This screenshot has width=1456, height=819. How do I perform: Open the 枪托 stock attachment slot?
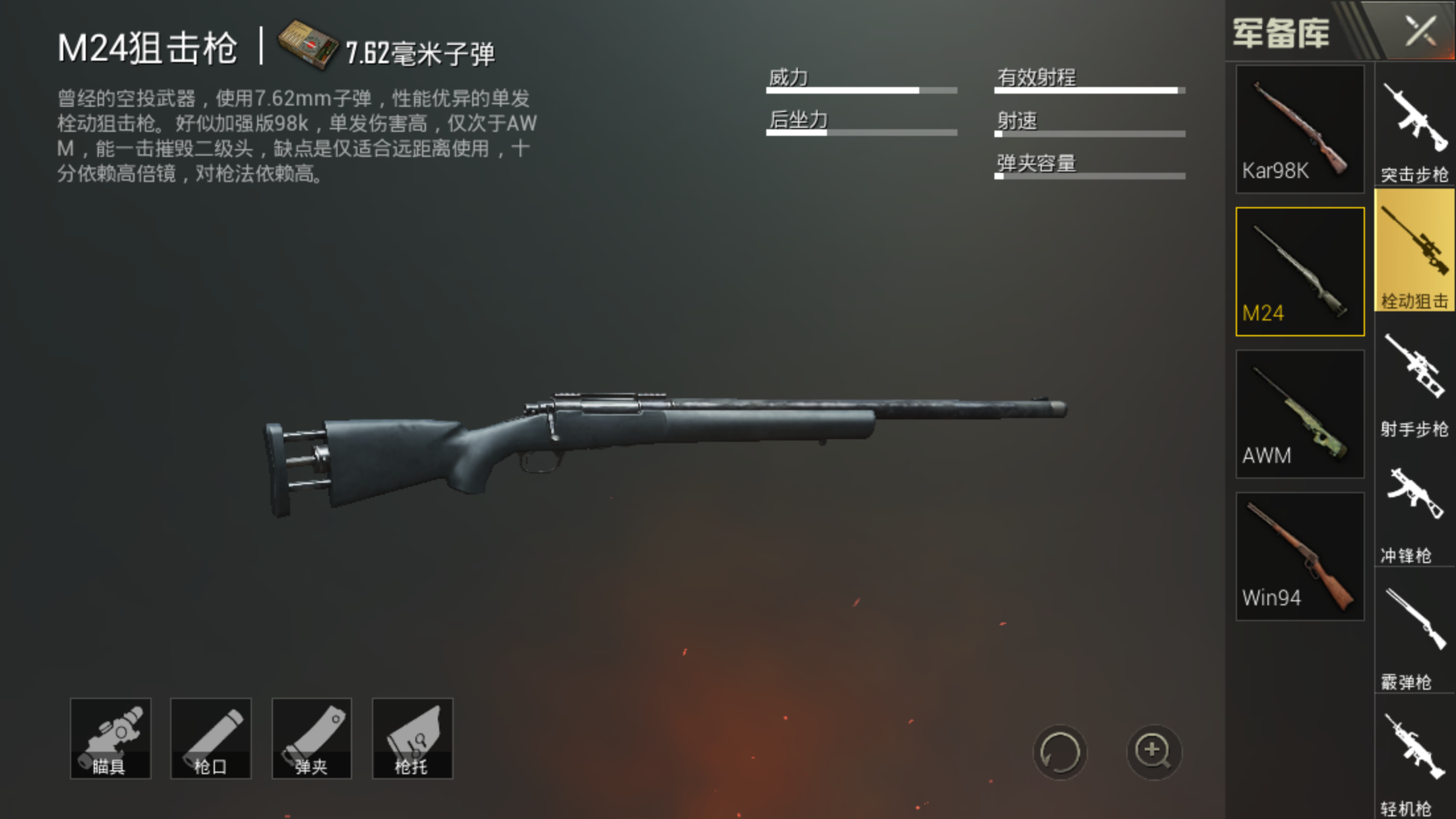413,739
